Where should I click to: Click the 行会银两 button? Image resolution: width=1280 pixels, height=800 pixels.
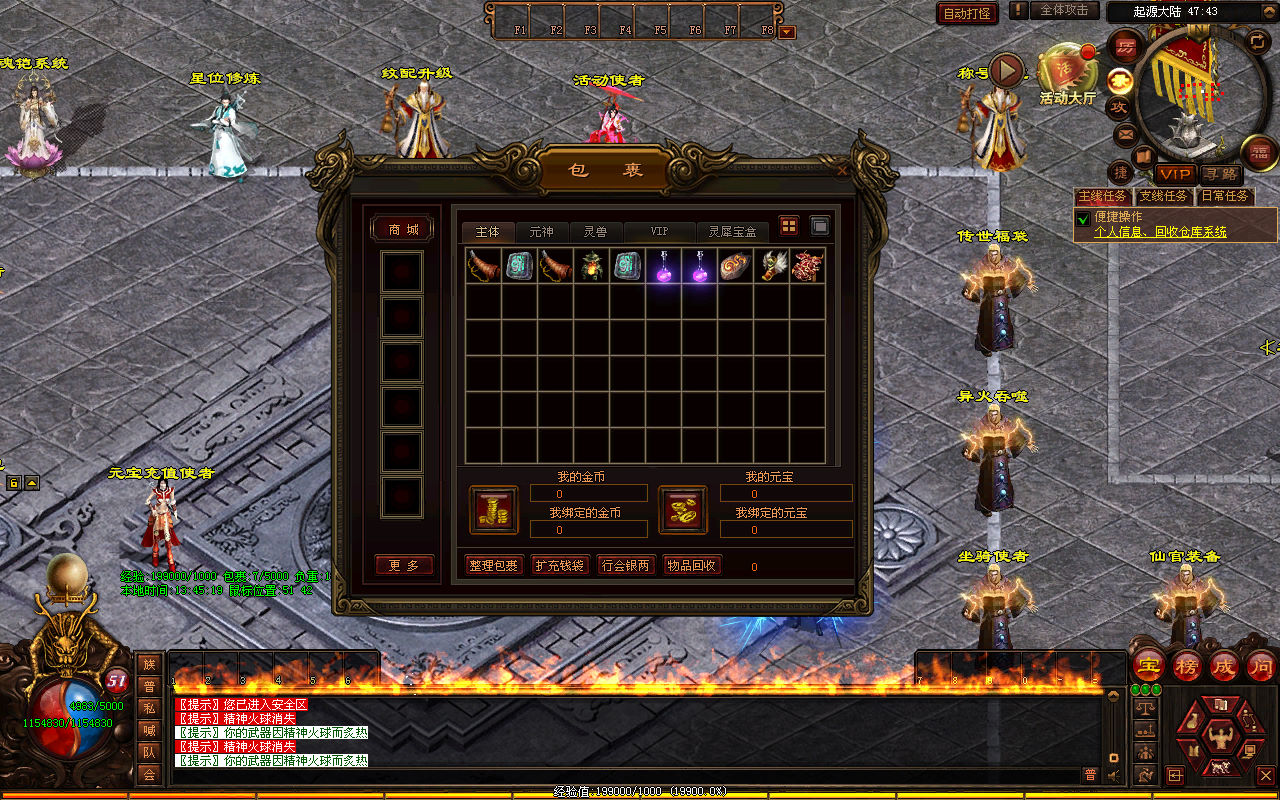click(625, 566)
